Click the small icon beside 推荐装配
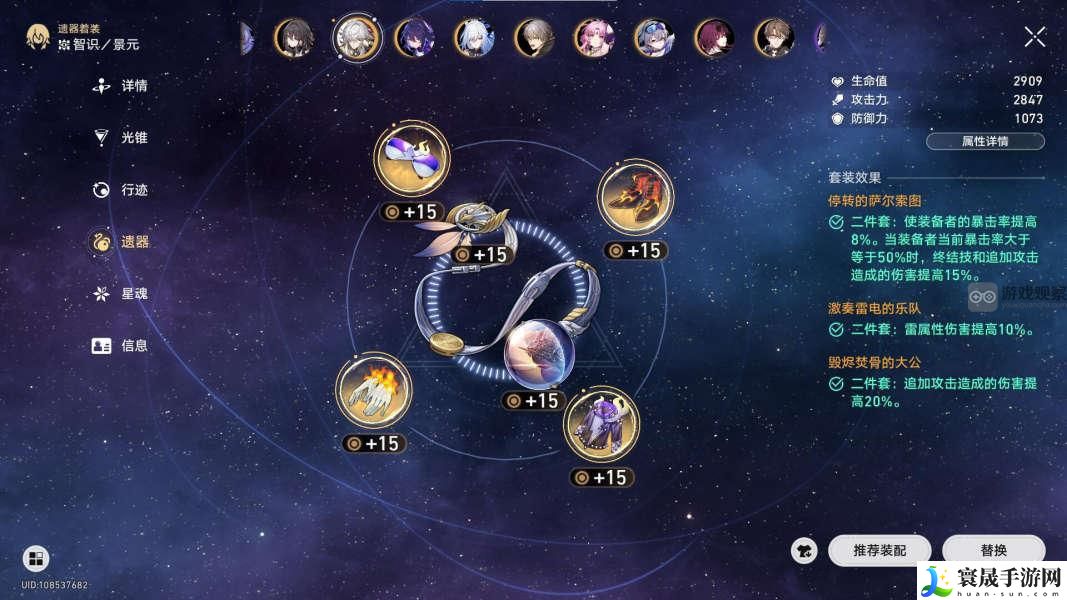The height and width of the screenshot is (600, 1067). tap(803, 551)
